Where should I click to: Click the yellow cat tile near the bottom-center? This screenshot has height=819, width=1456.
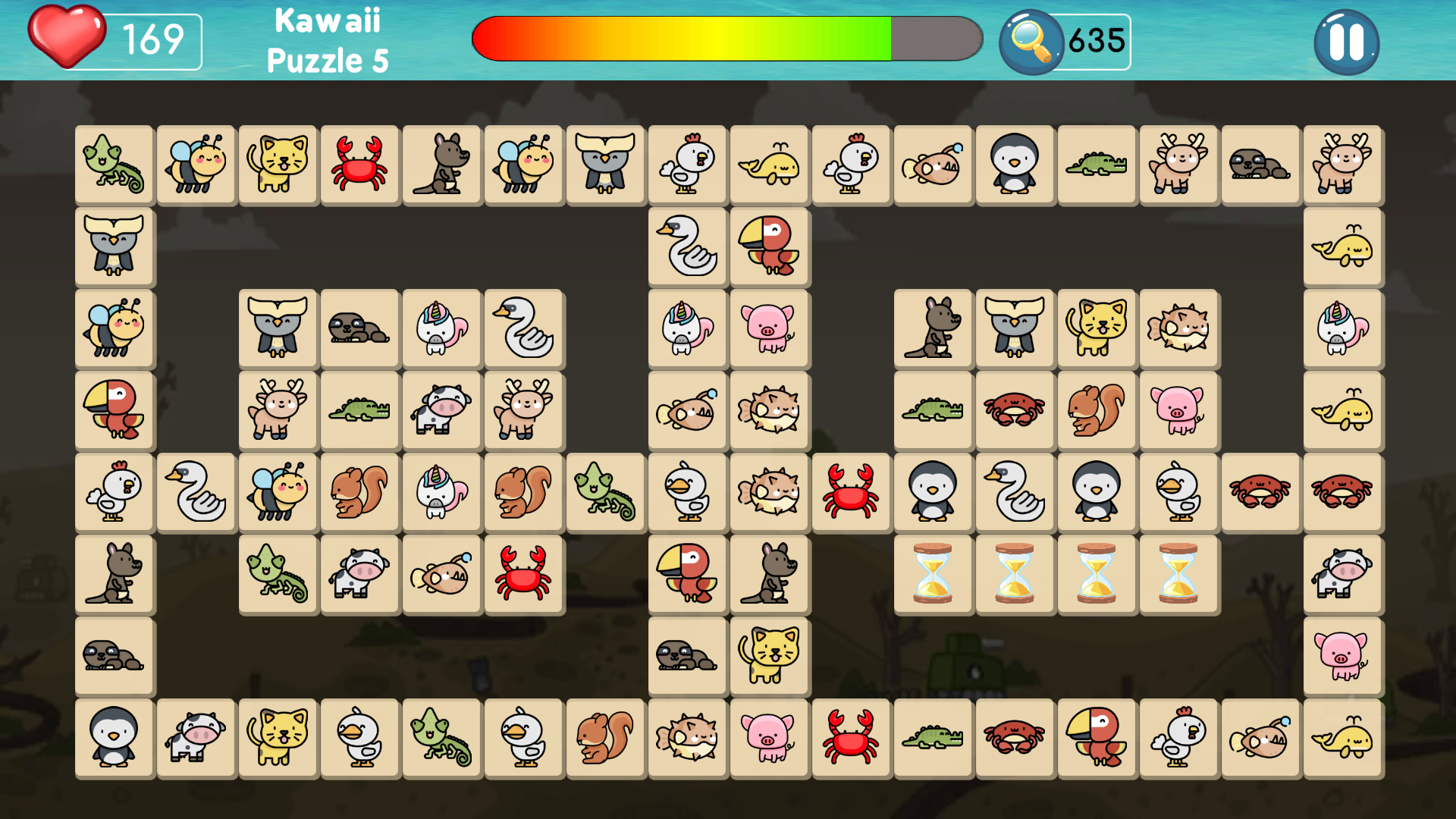point(770,656)
